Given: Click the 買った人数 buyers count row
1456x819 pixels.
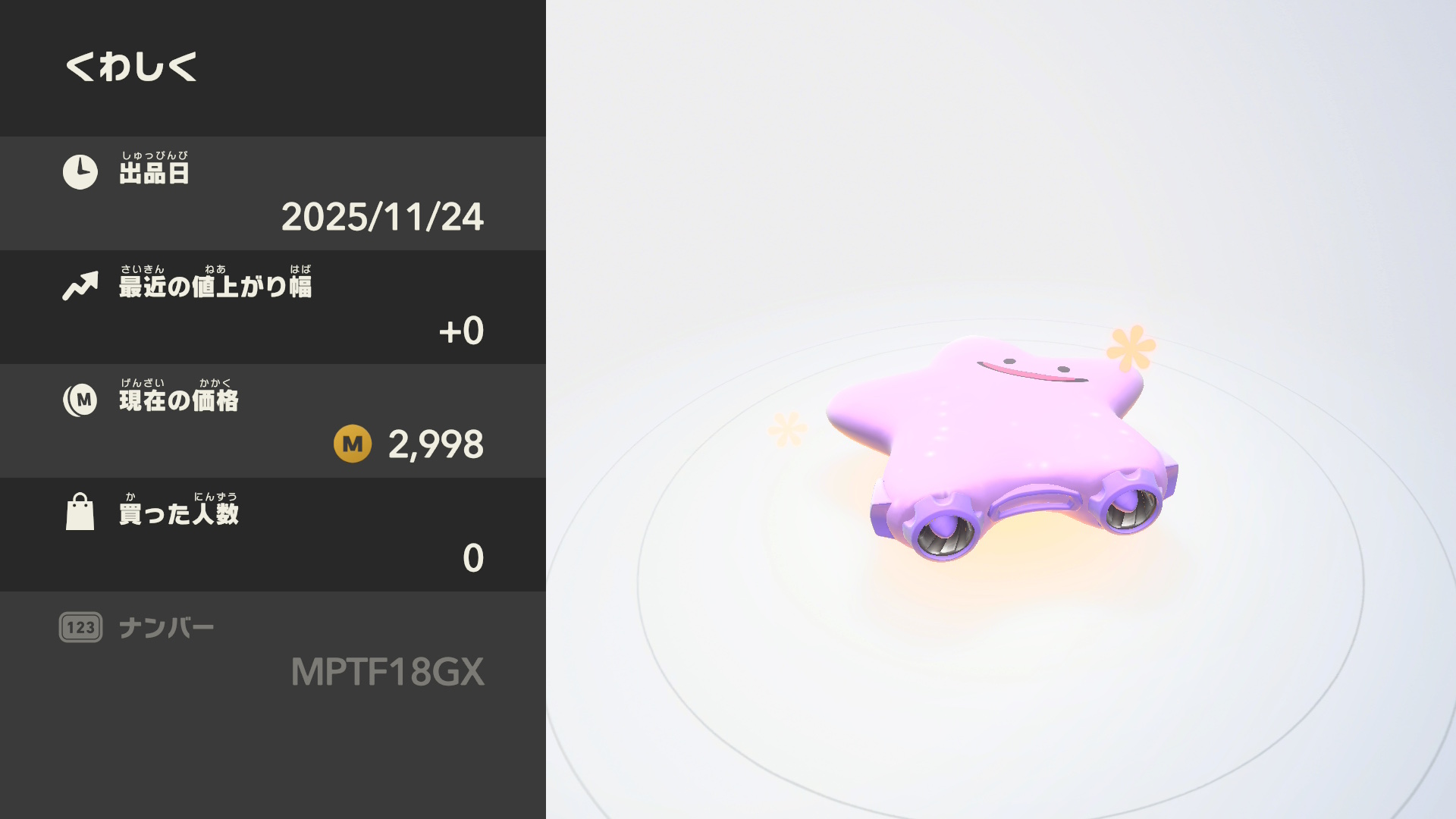Looking at the screenshot, I should (x=273, y=535).
